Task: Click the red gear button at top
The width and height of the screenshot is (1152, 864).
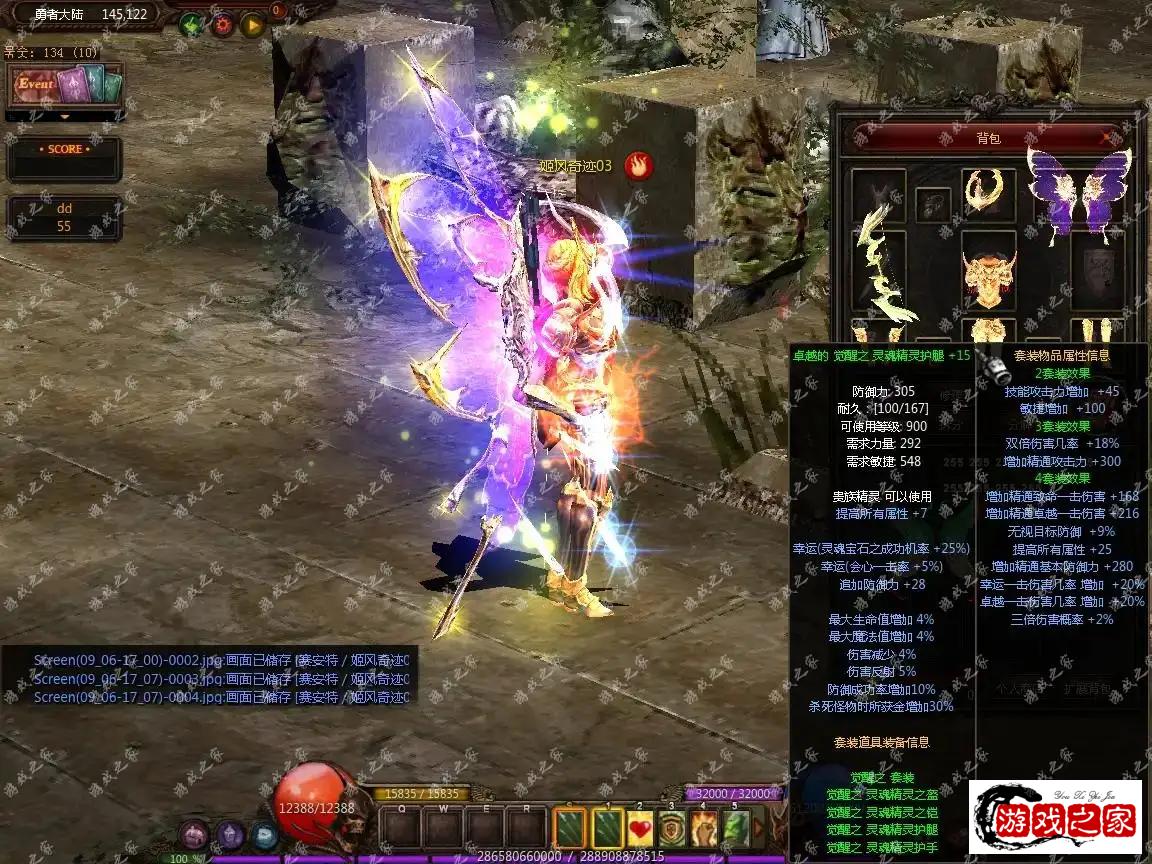Action: pyautogui.click(x=222, y=25)
